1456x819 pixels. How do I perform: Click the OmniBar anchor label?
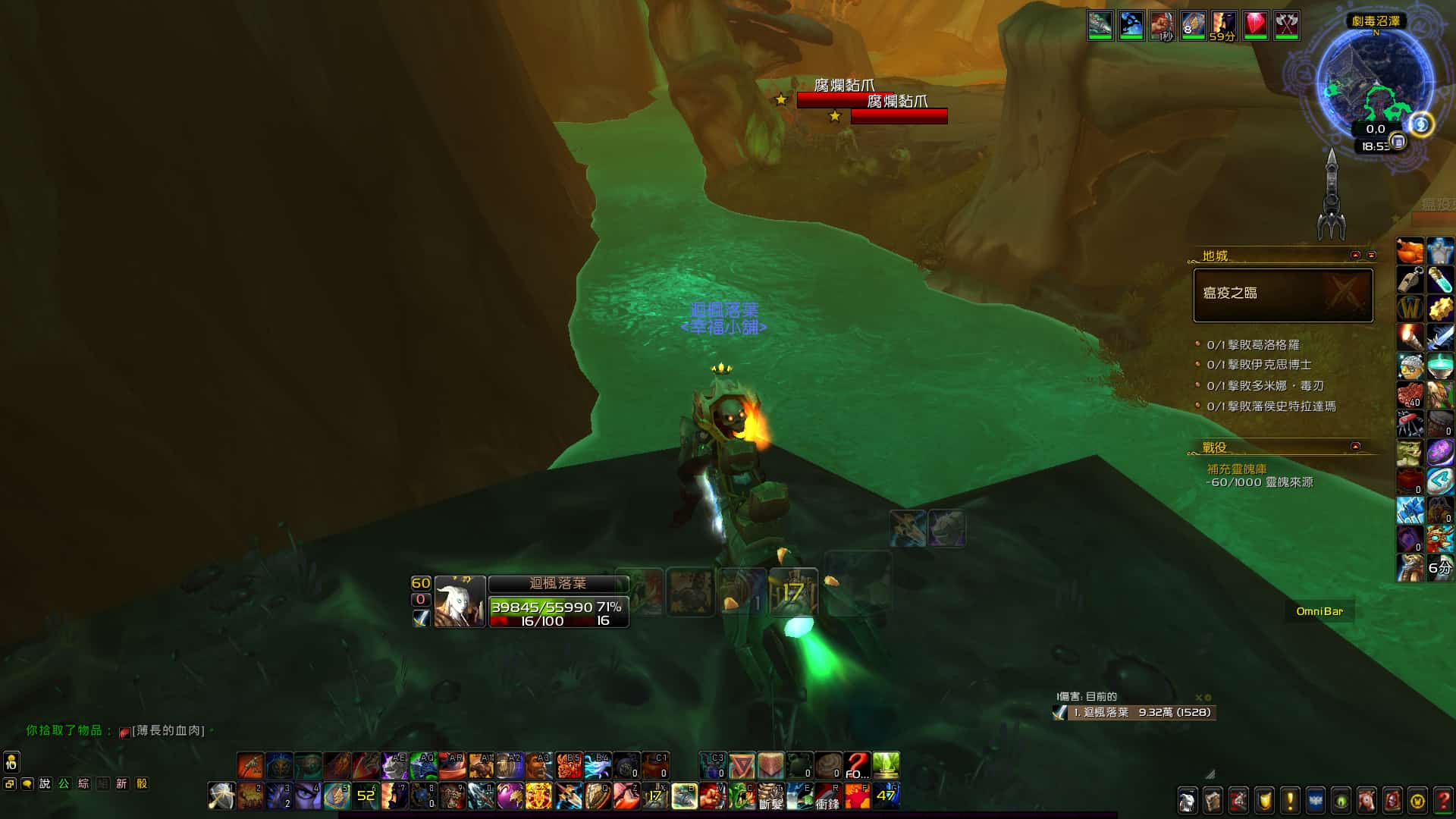[1319, 611]
